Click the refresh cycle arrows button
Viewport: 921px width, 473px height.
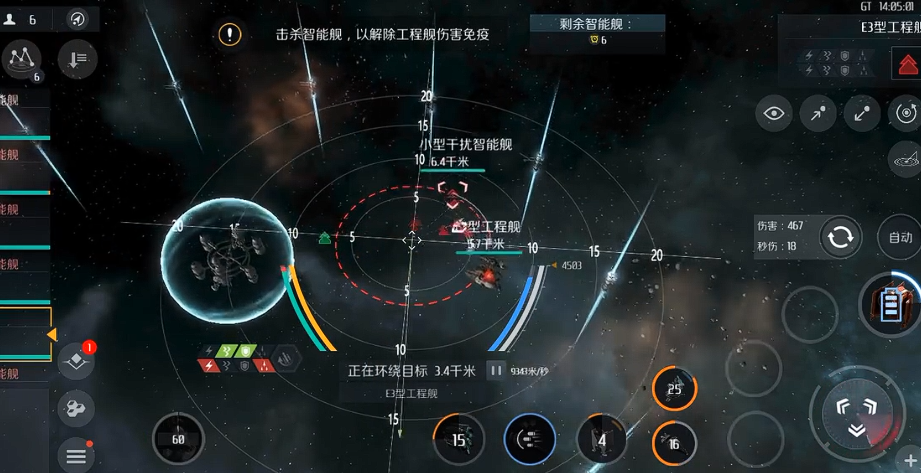pyautogui.click(x=840, y=237)
